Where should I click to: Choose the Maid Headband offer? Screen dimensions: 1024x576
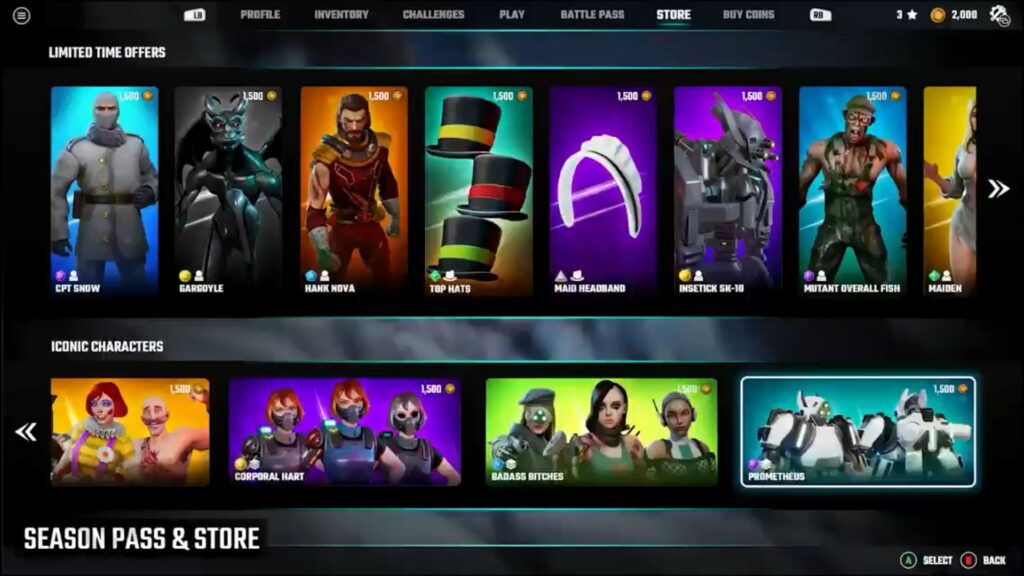pos(603,191)
